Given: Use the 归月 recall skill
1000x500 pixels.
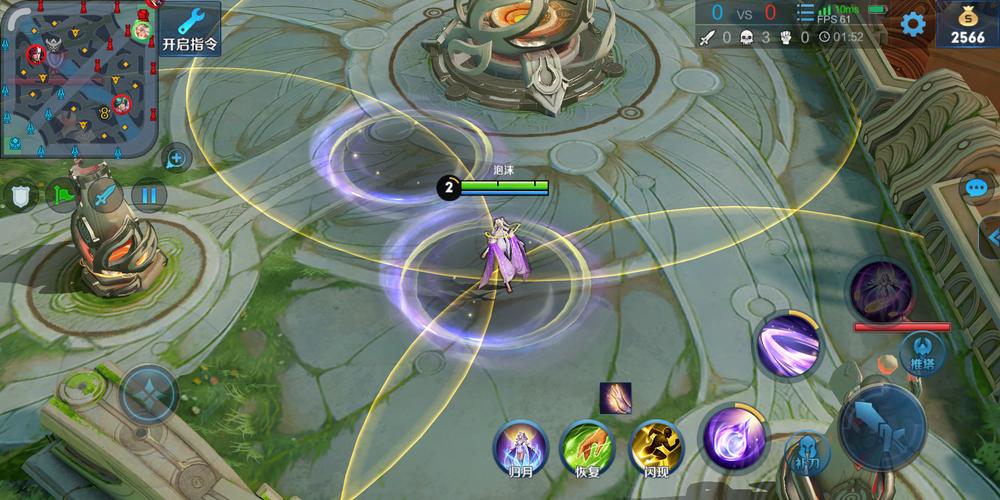Looking at the screenshot, I should point(521,446).
